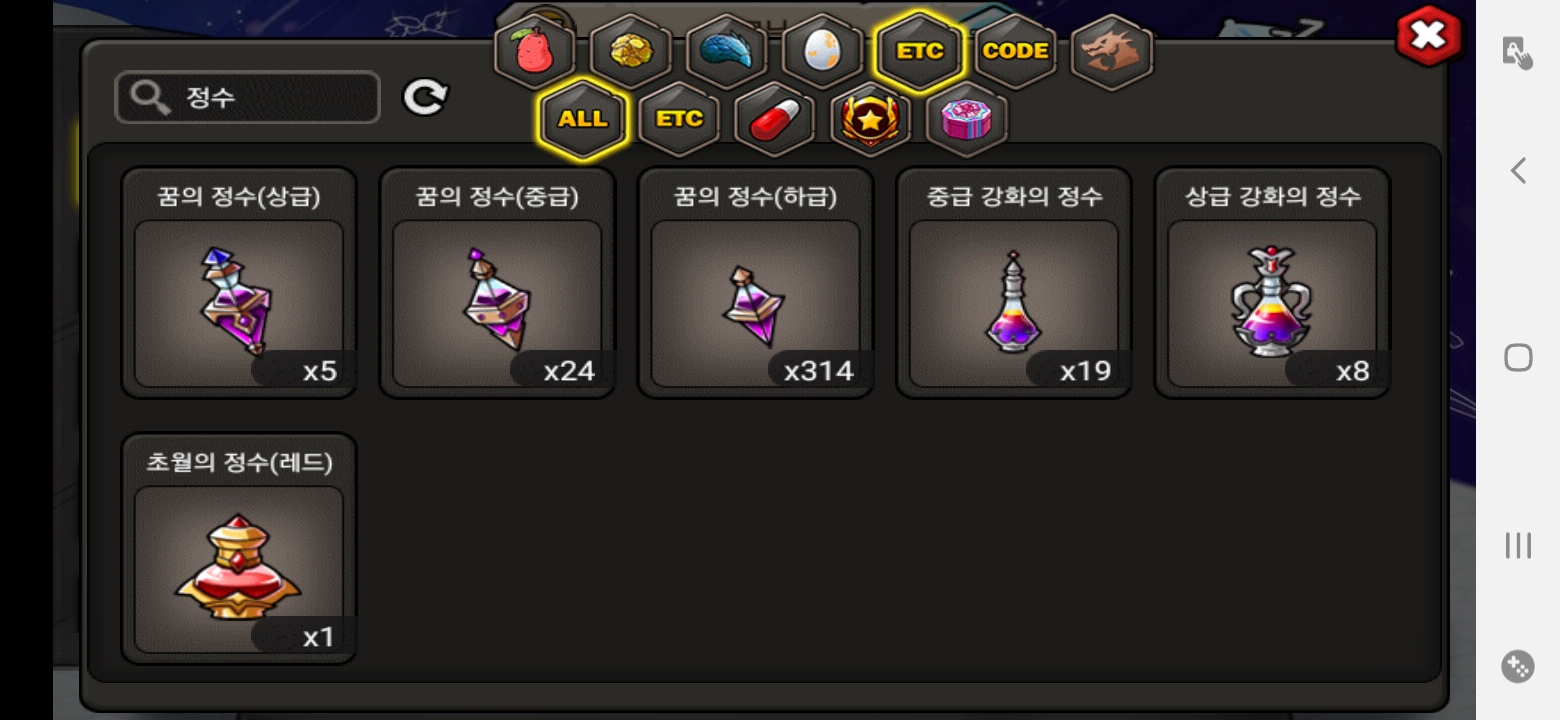
Task: Filter by the pink gift box
Action: [x=967, y=119]
